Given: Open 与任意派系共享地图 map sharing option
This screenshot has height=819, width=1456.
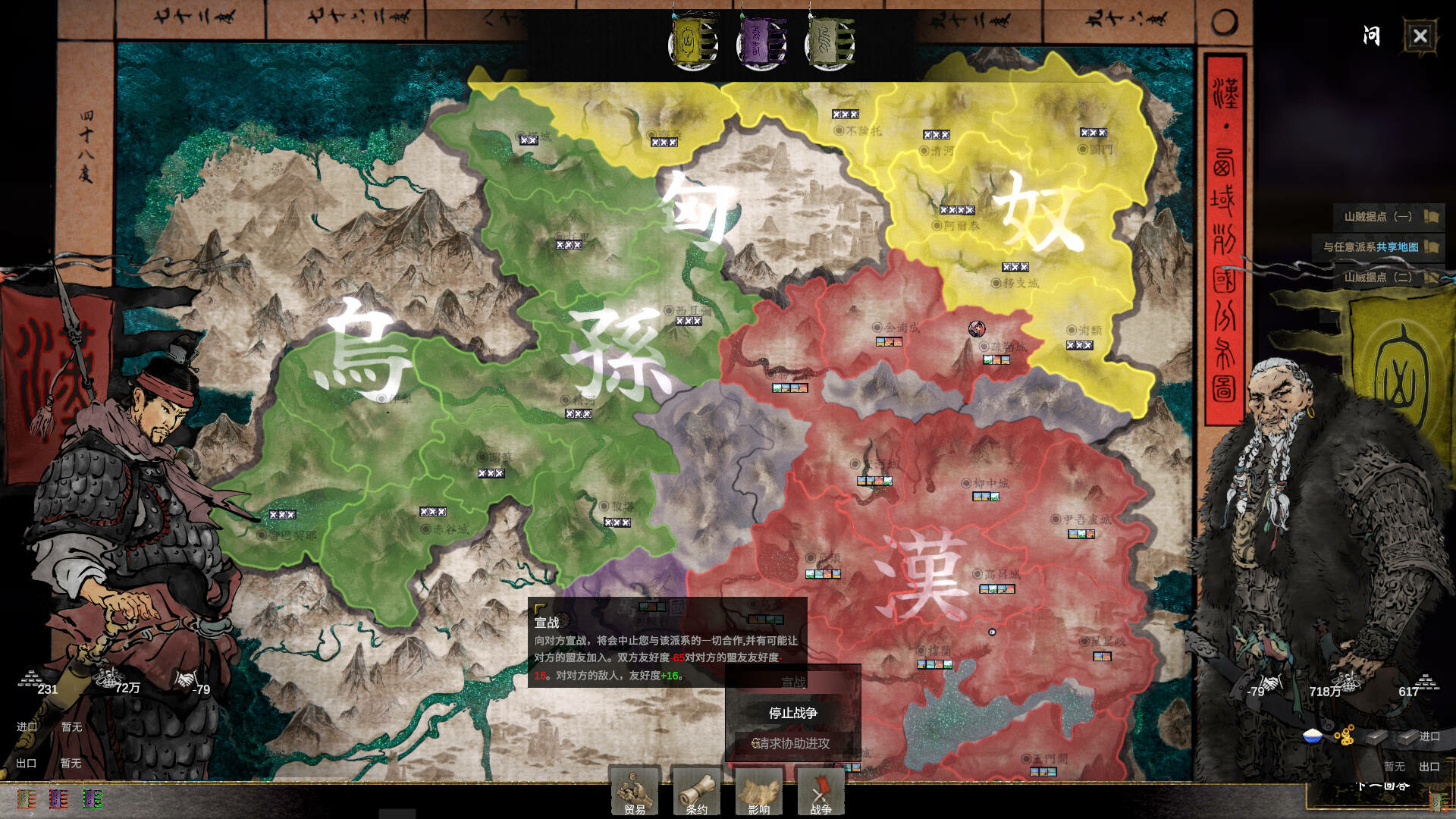Looking at the screenshot, I should [x=1378, y=247].
